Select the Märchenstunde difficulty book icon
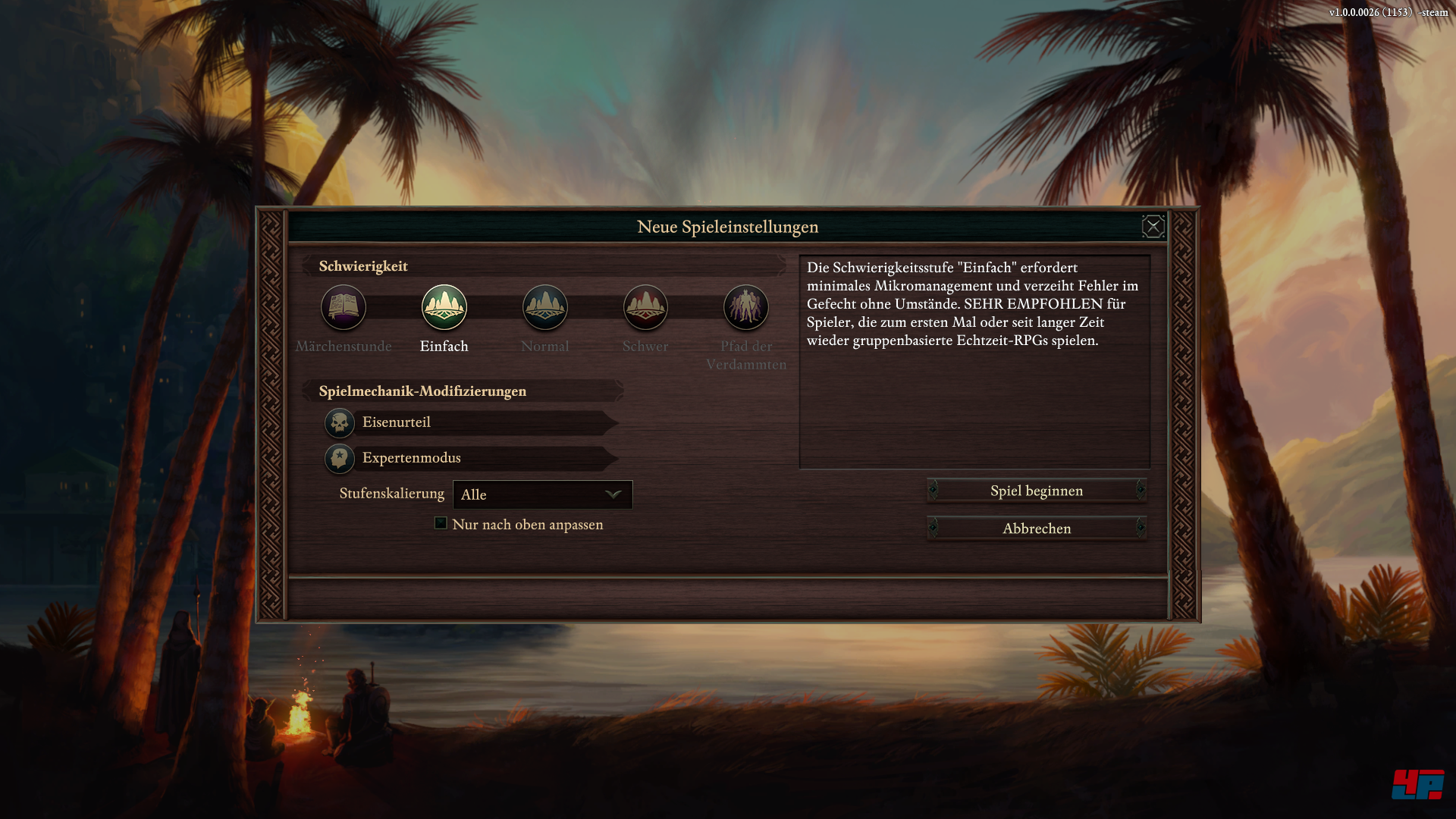The height and width of the screenshot is (819, 1456). tap(344, 307)
